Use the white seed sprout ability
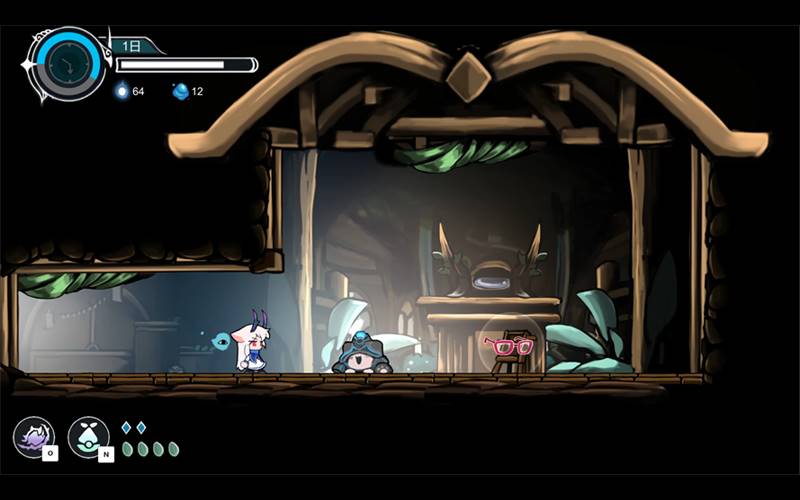Viewport: 800px width, 500px height. [88, 436]
